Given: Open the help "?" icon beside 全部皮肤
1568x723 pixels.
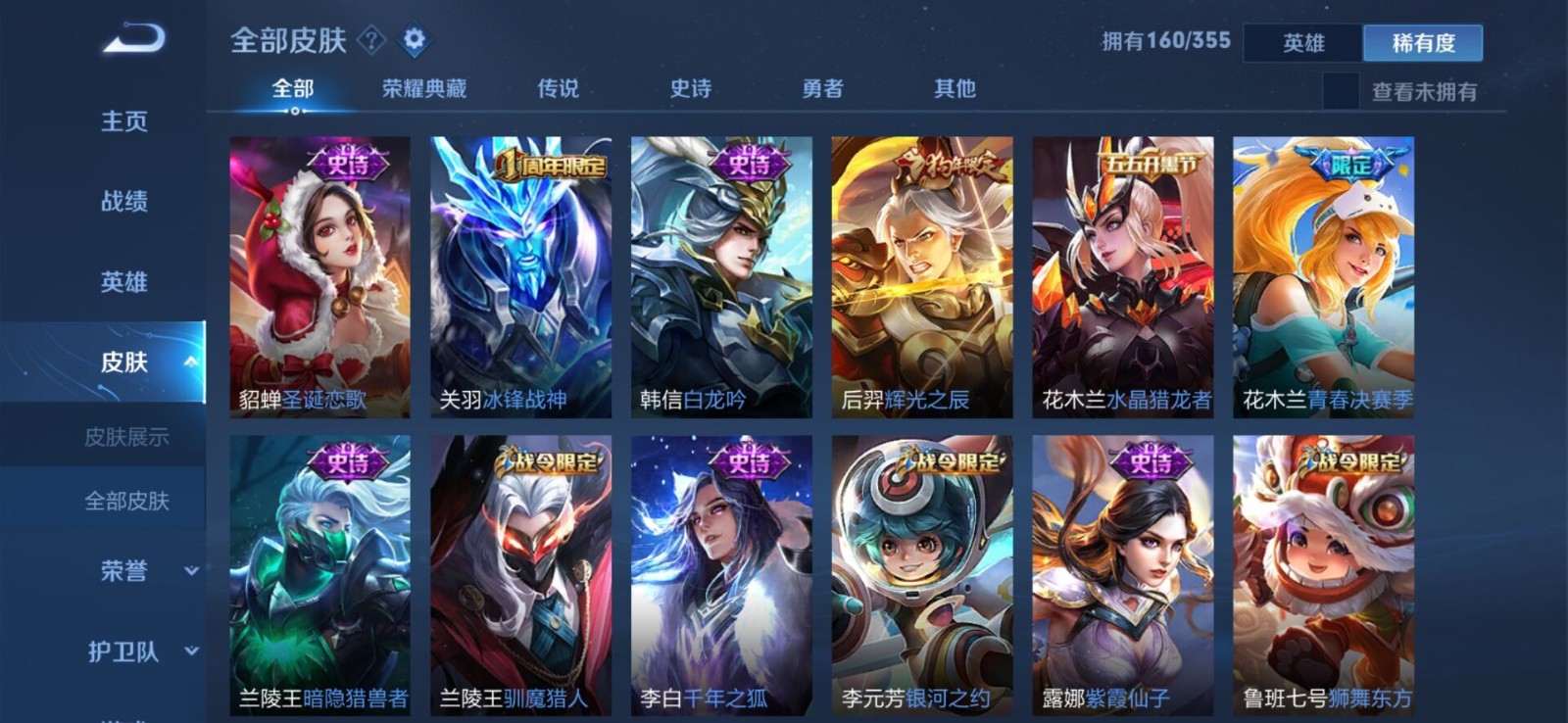Looking at the screenshot, I should [x=369, y=40].
